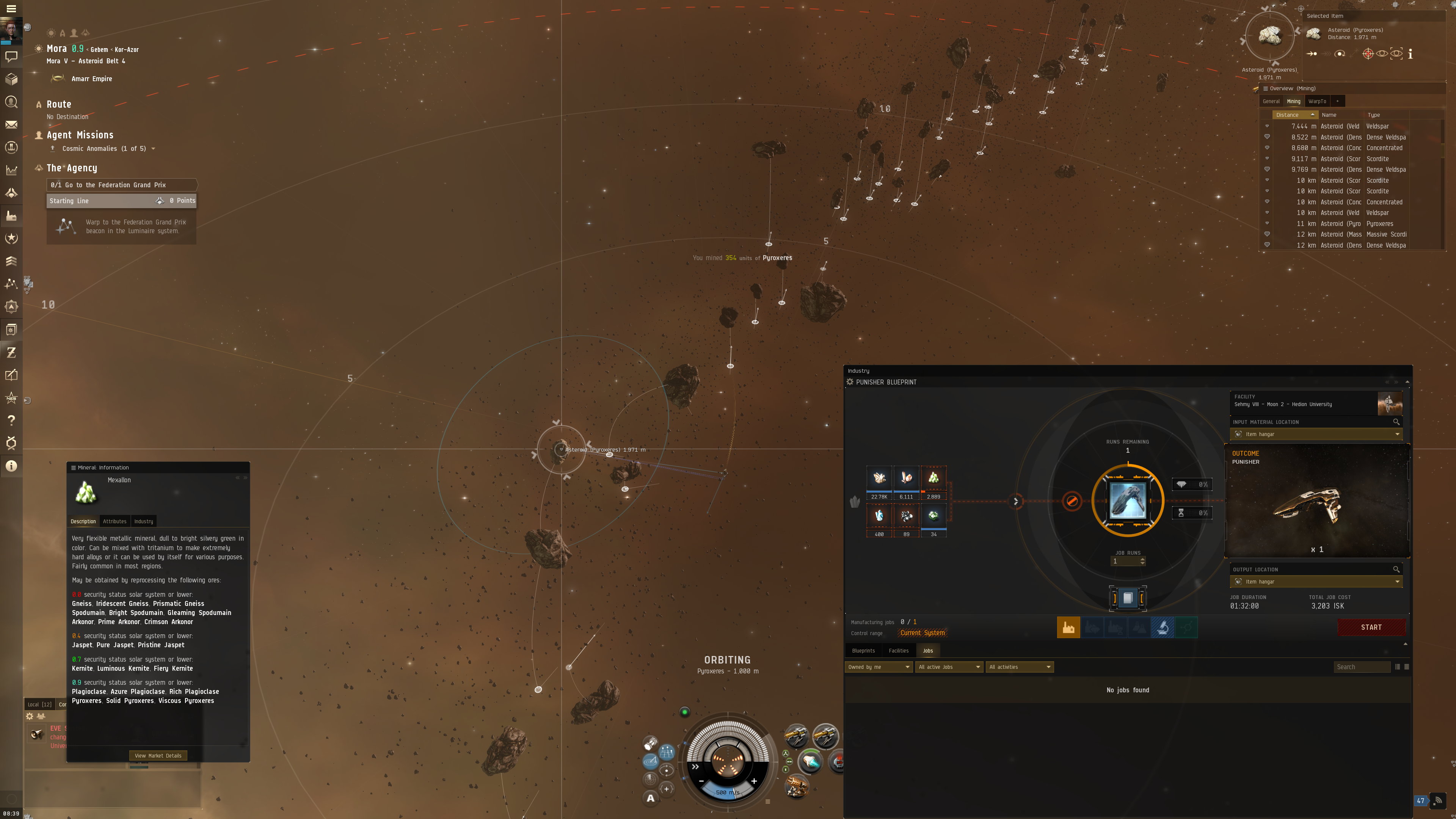Switch to the Attributes tab
Image resolution: width=1456 pixels, height=819 pixels.
[115, 521]
